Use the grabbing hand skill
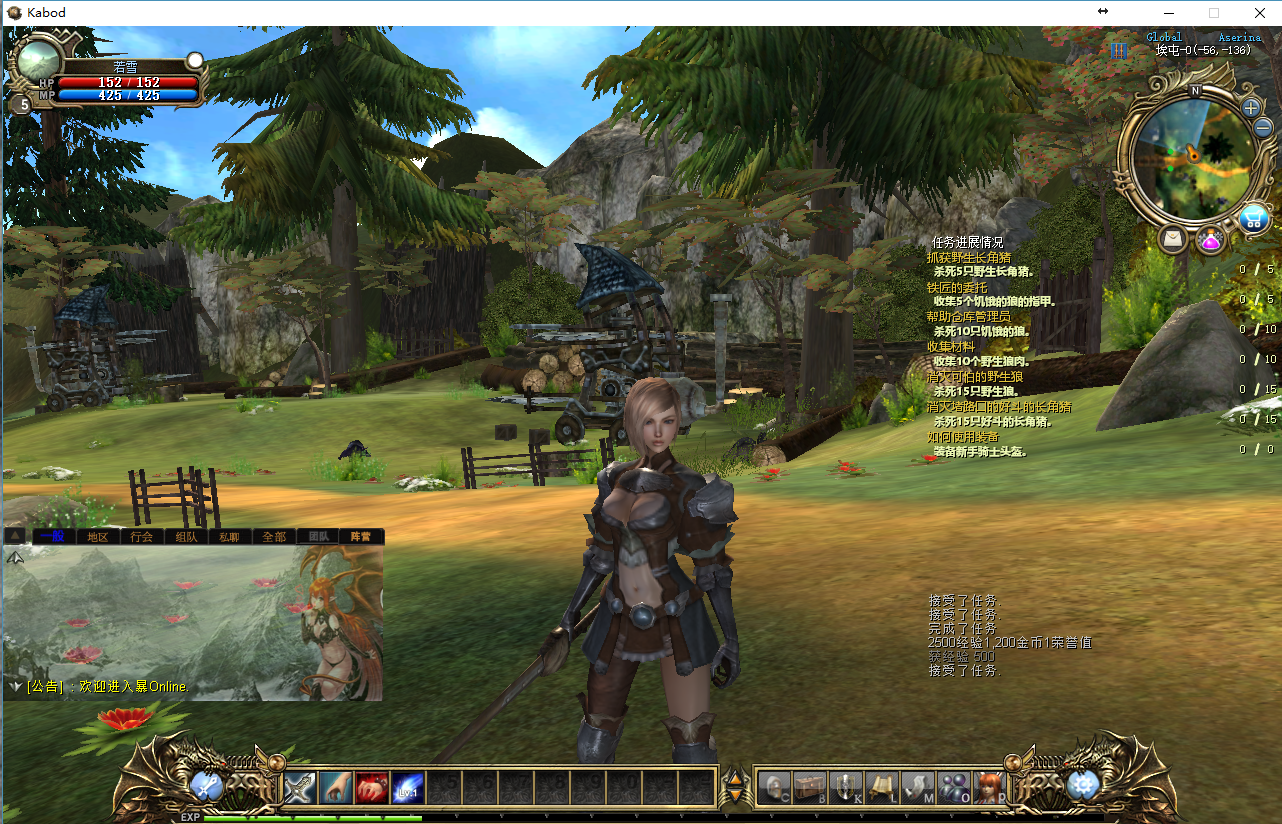Image resolution: width=1282 pixels, height=824 pixels. coord(336,788)
